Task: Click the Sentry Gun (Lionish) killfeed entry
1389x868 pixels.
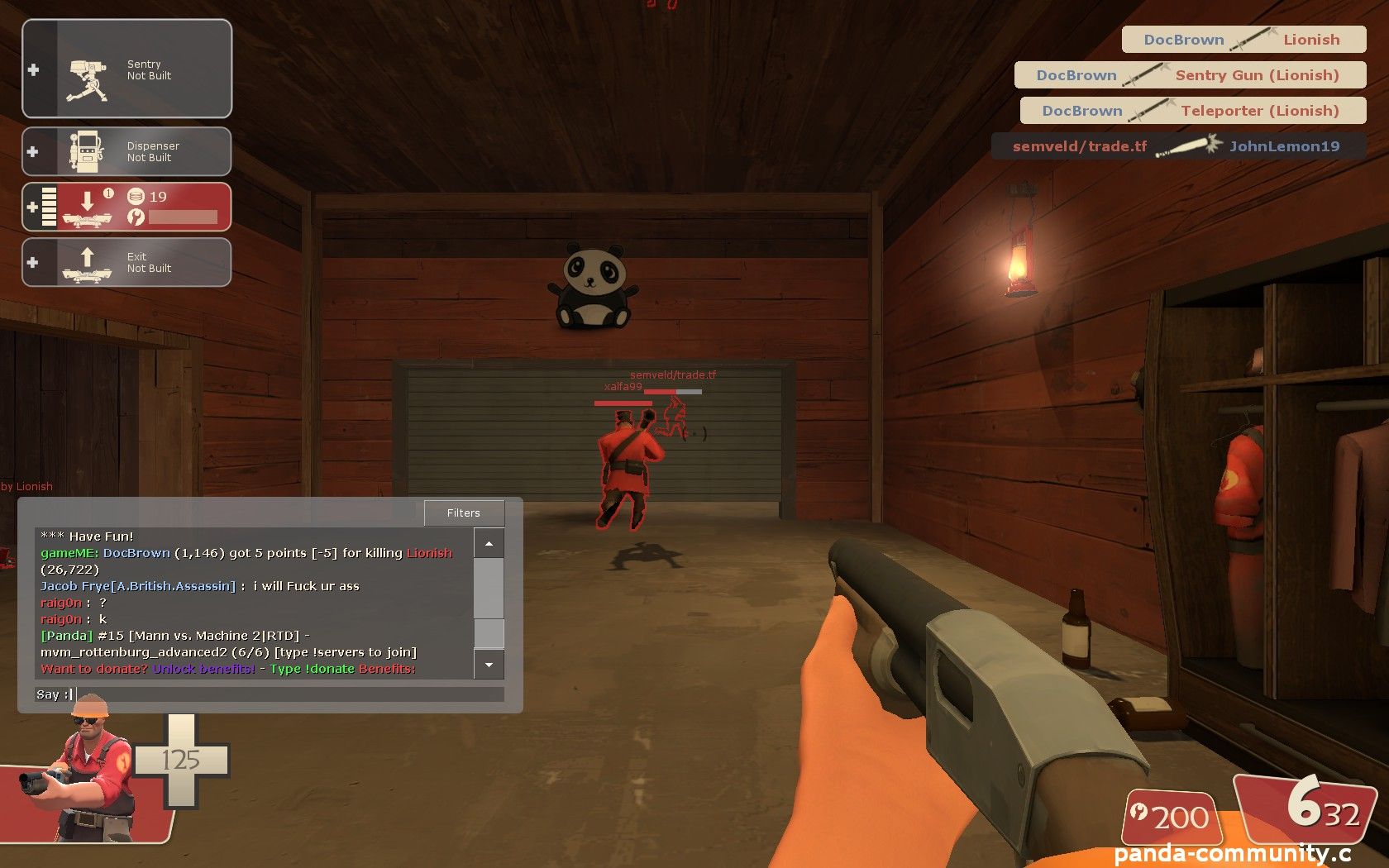Action: (1190, 75)
